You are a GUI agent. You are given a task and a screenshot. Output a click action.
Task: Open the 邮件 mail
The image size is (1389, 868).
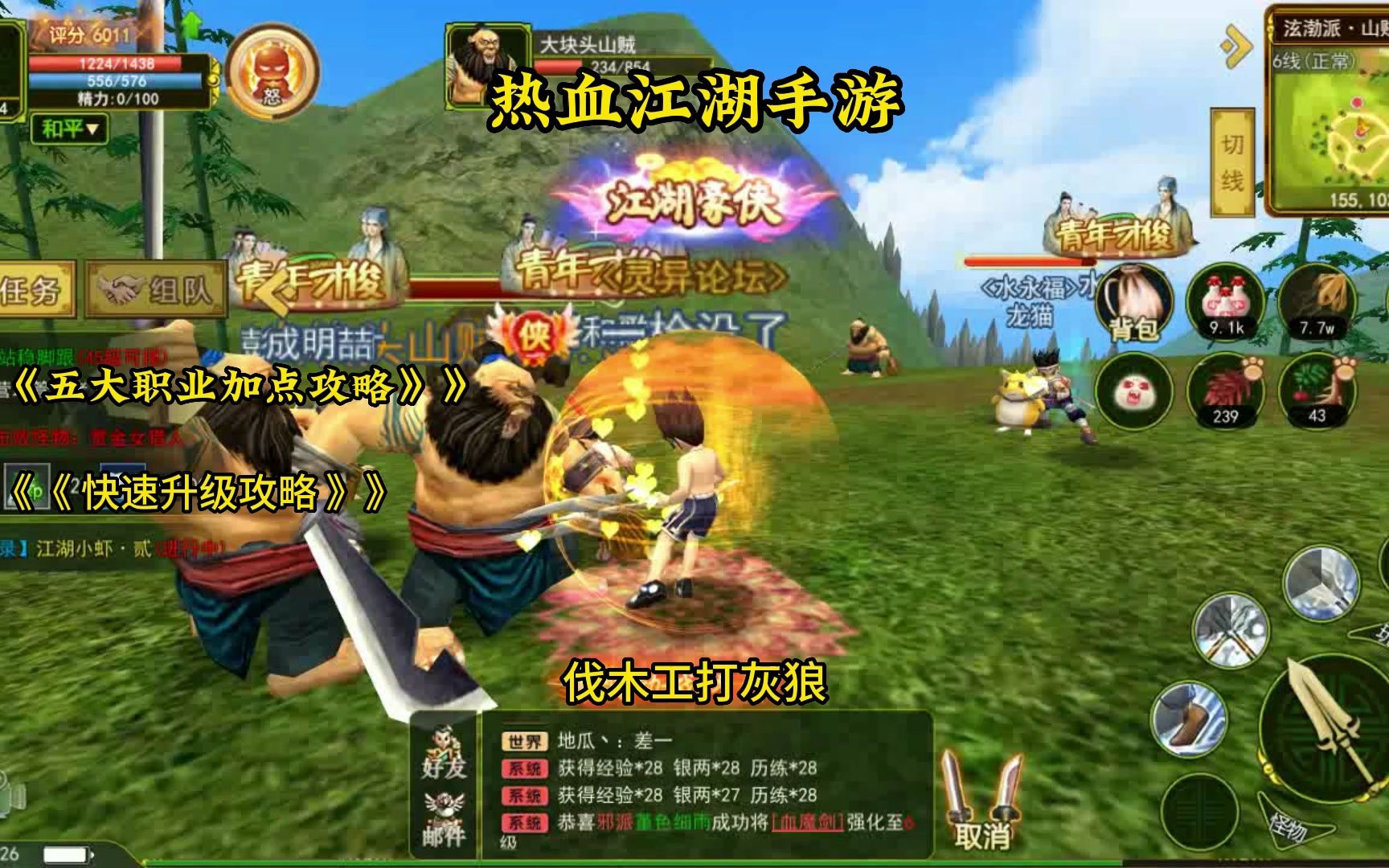444,820
